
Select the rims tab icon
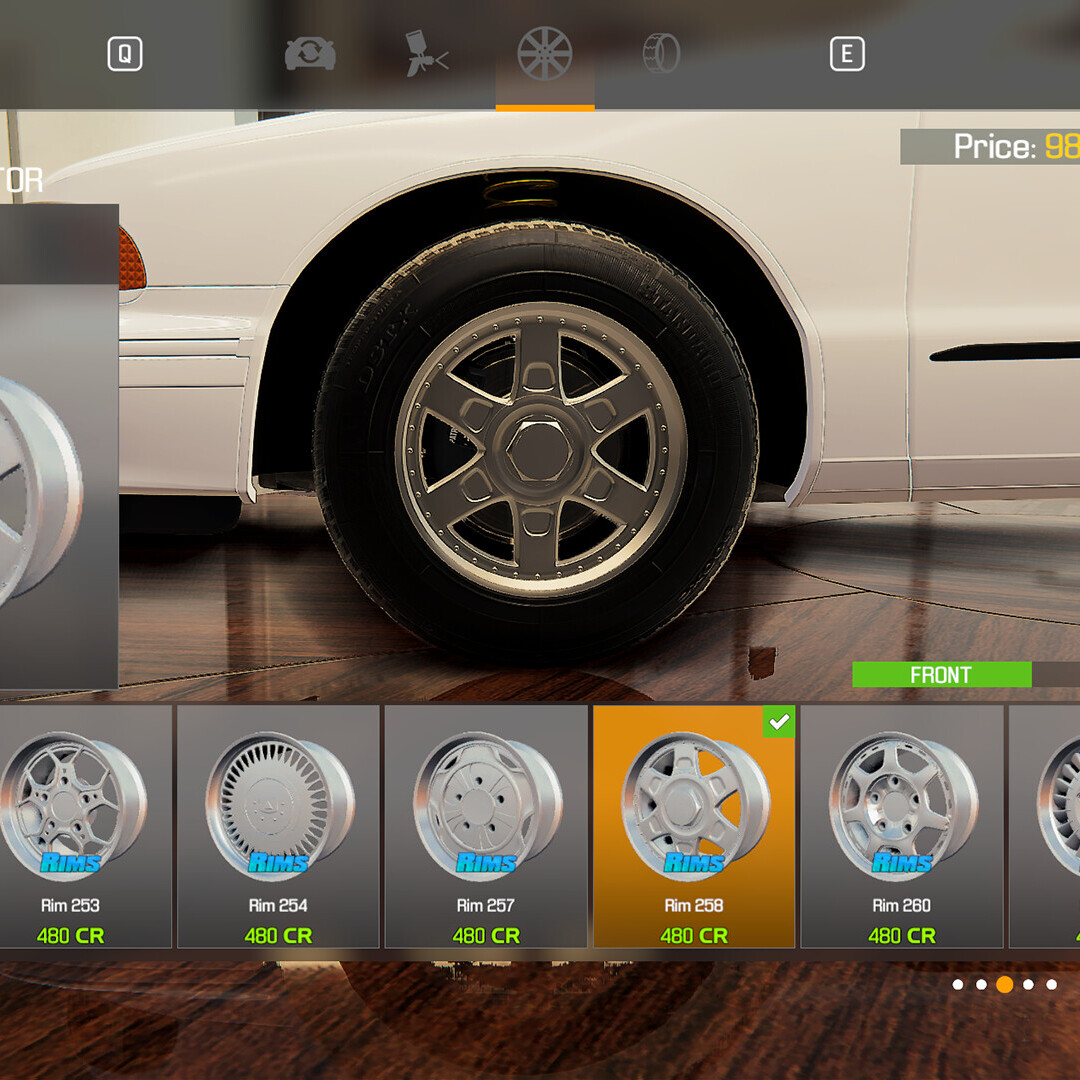pyautogui.click(x=545, y=54)
